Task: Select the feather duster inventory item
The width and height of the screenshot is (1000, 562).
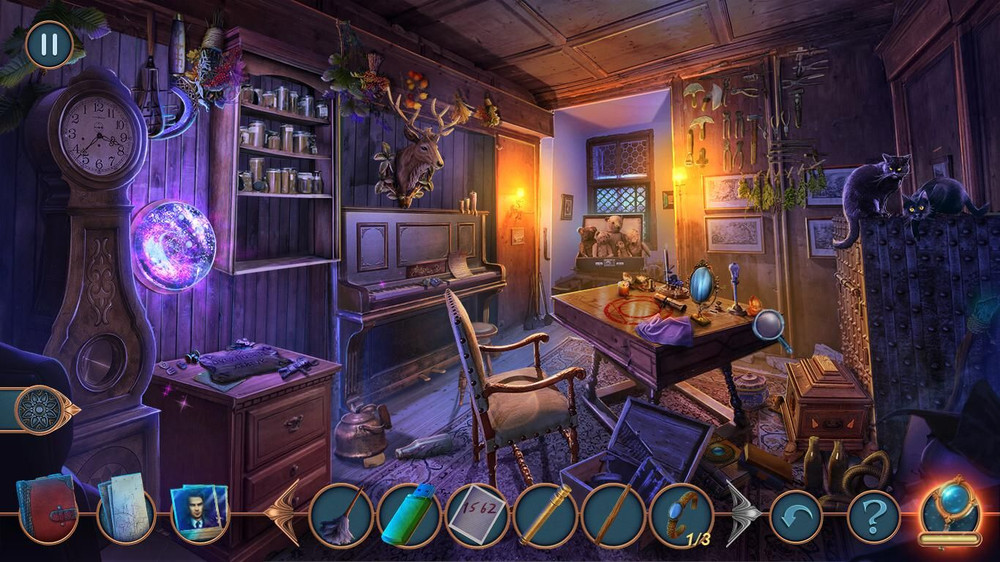Action: coord(341,515)
